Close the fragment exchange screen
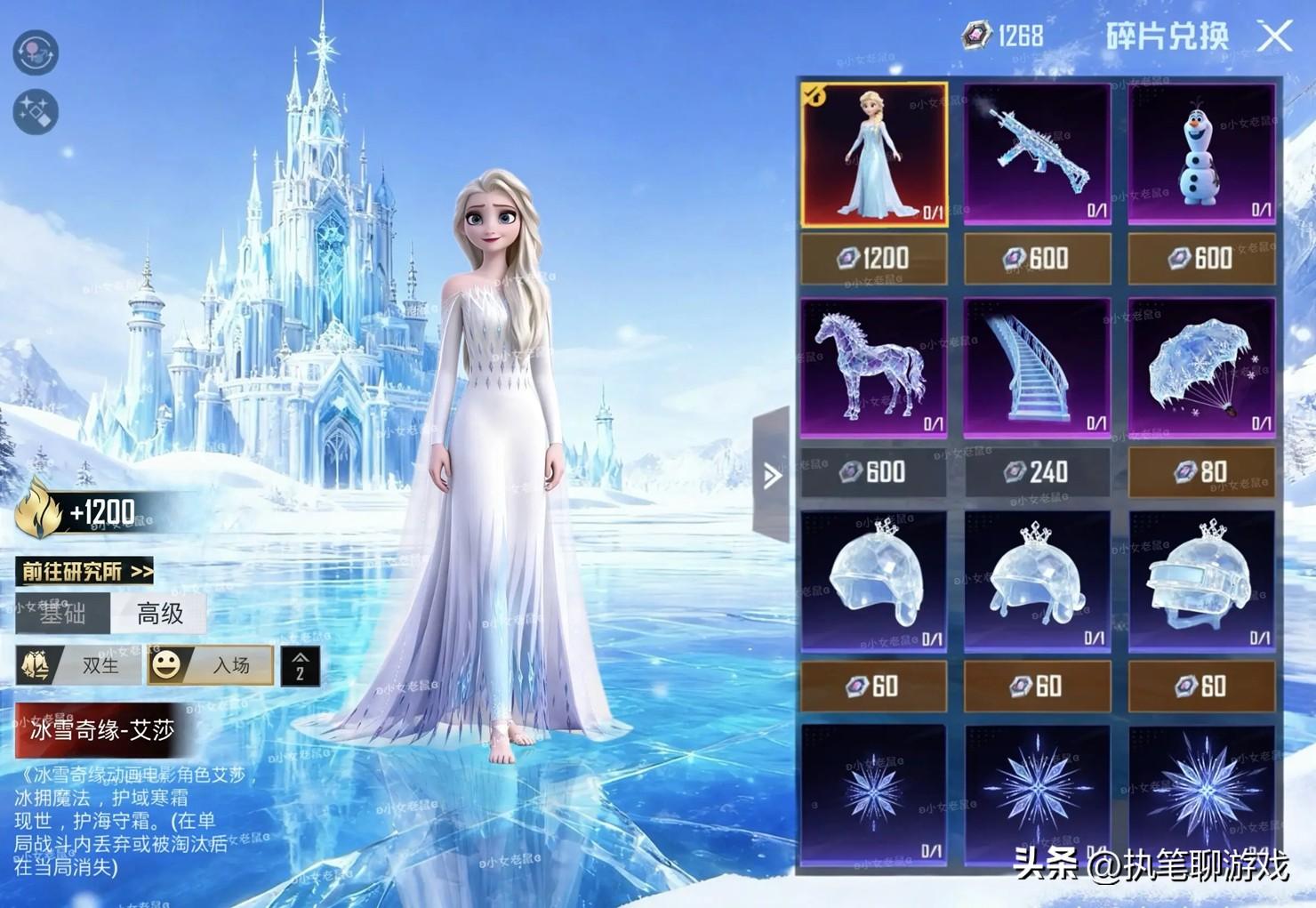Viewport: 1316px width, 908px height. (1275, 36)
